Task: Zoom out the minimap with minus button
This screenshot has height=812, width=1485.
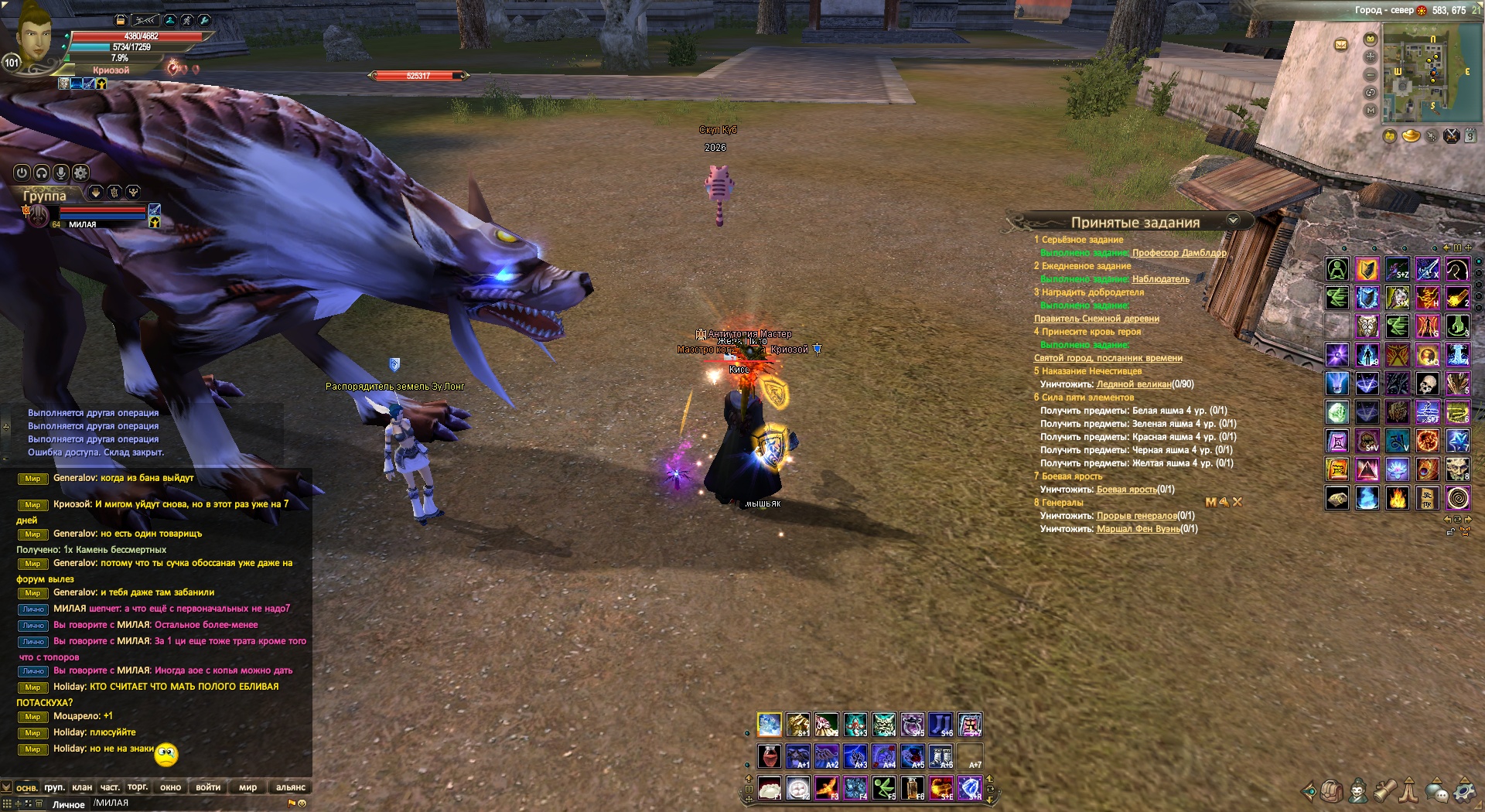Action: [x=1371, y=74]
